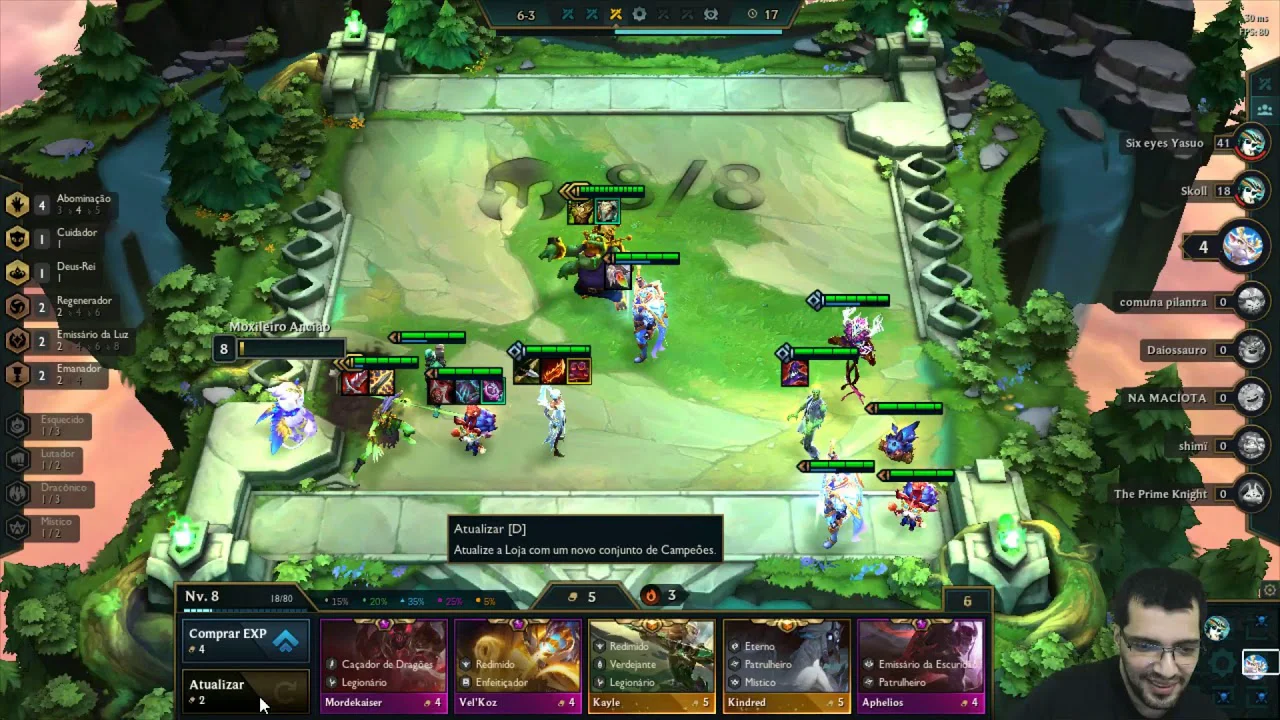Buy experience with Comprar EXP
This screenshot has height=720, width=1280.
click(245, 640)
